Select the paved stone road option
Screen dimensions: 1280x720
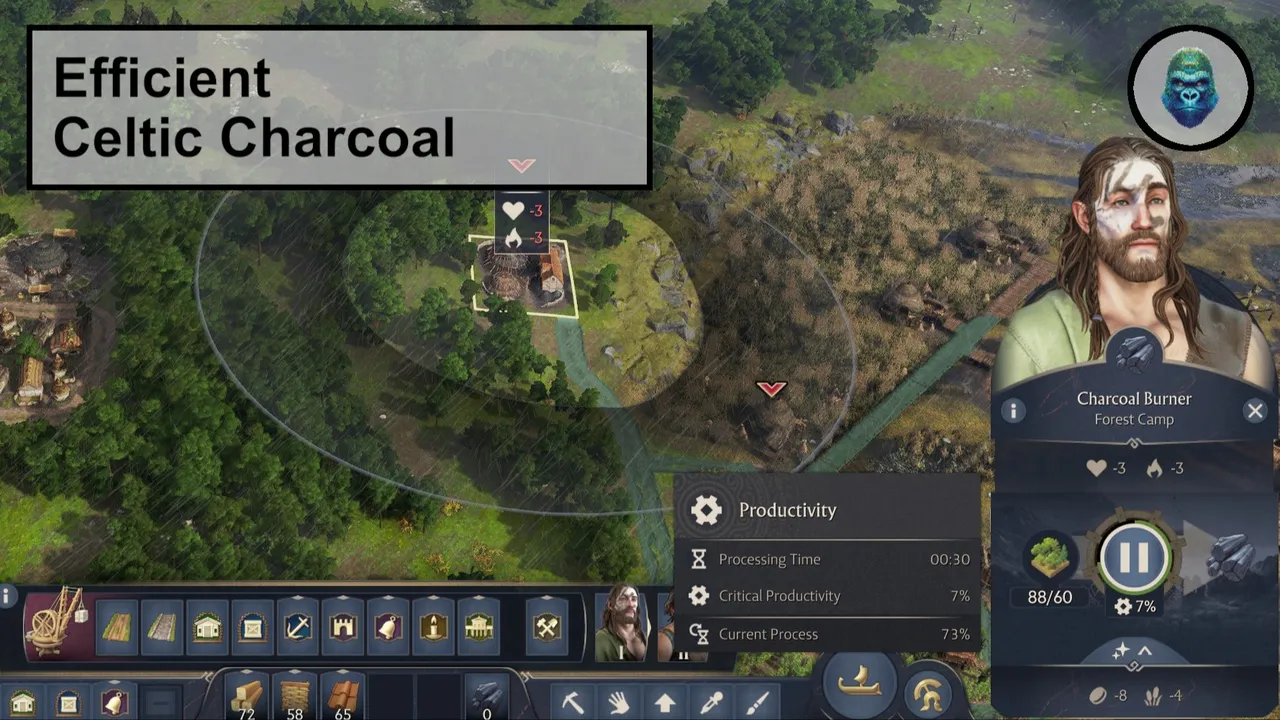[x=162, y=628]
